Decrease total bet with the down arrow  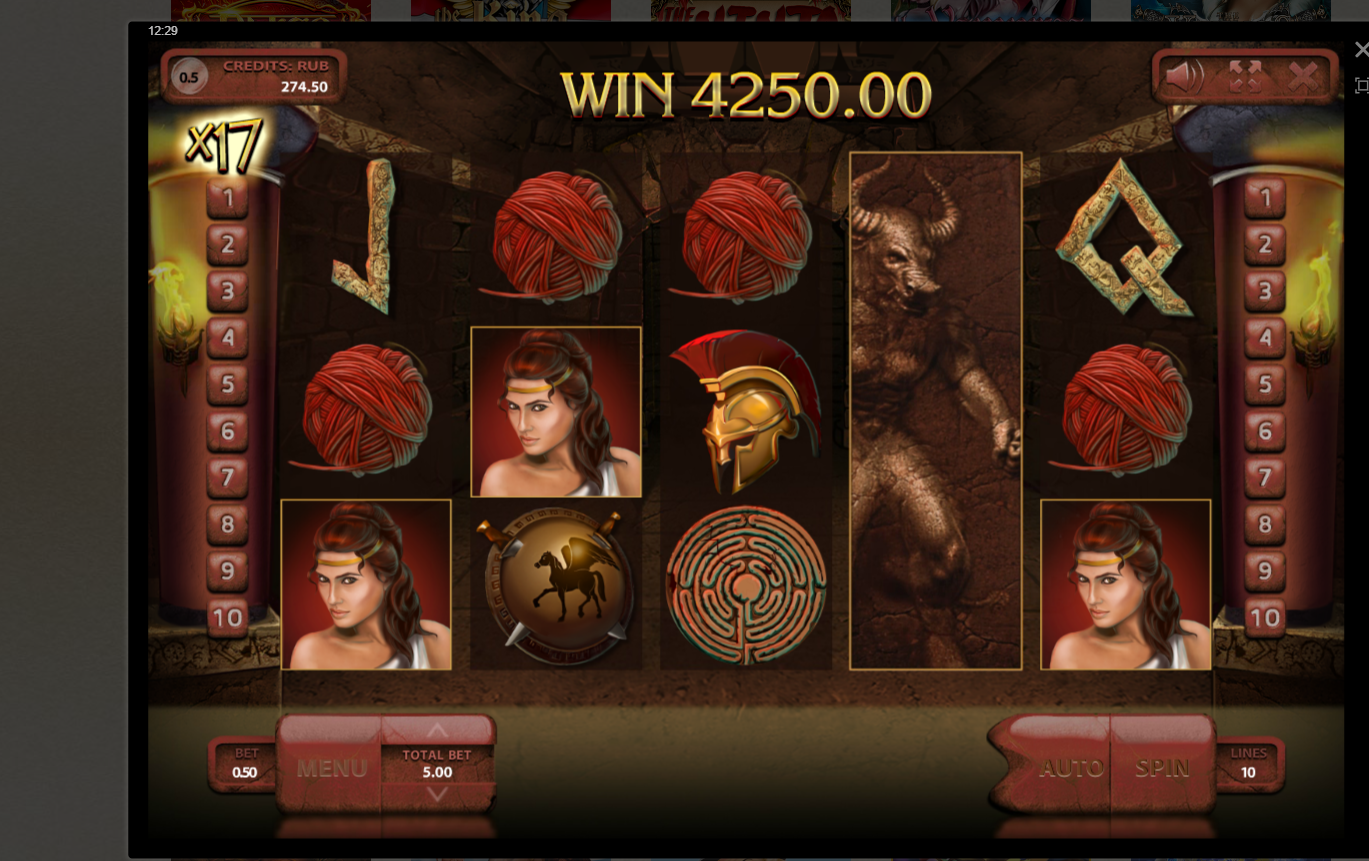437,794
